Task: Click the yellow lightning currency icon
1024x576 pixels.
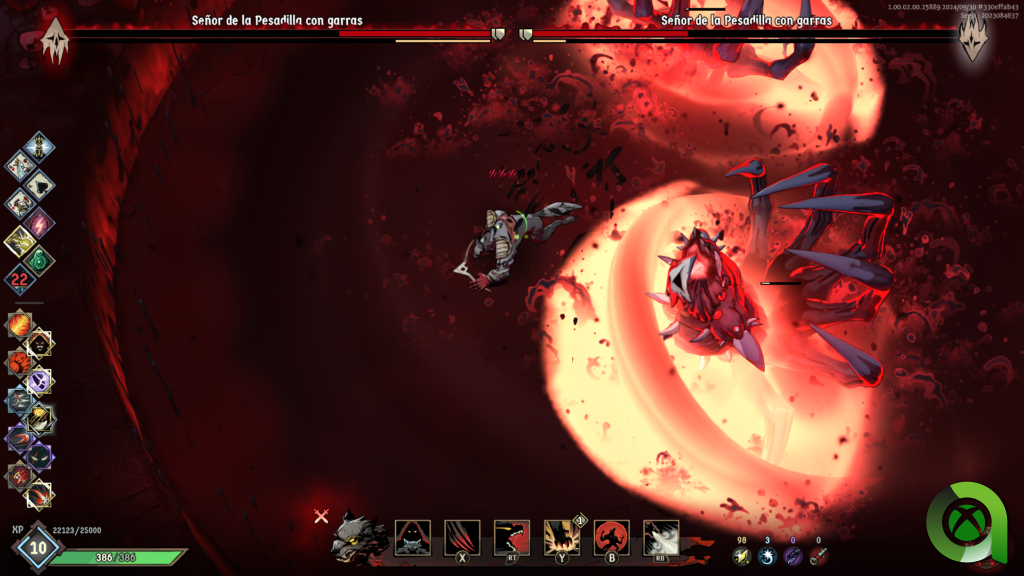Action: (x=742, y=556)
